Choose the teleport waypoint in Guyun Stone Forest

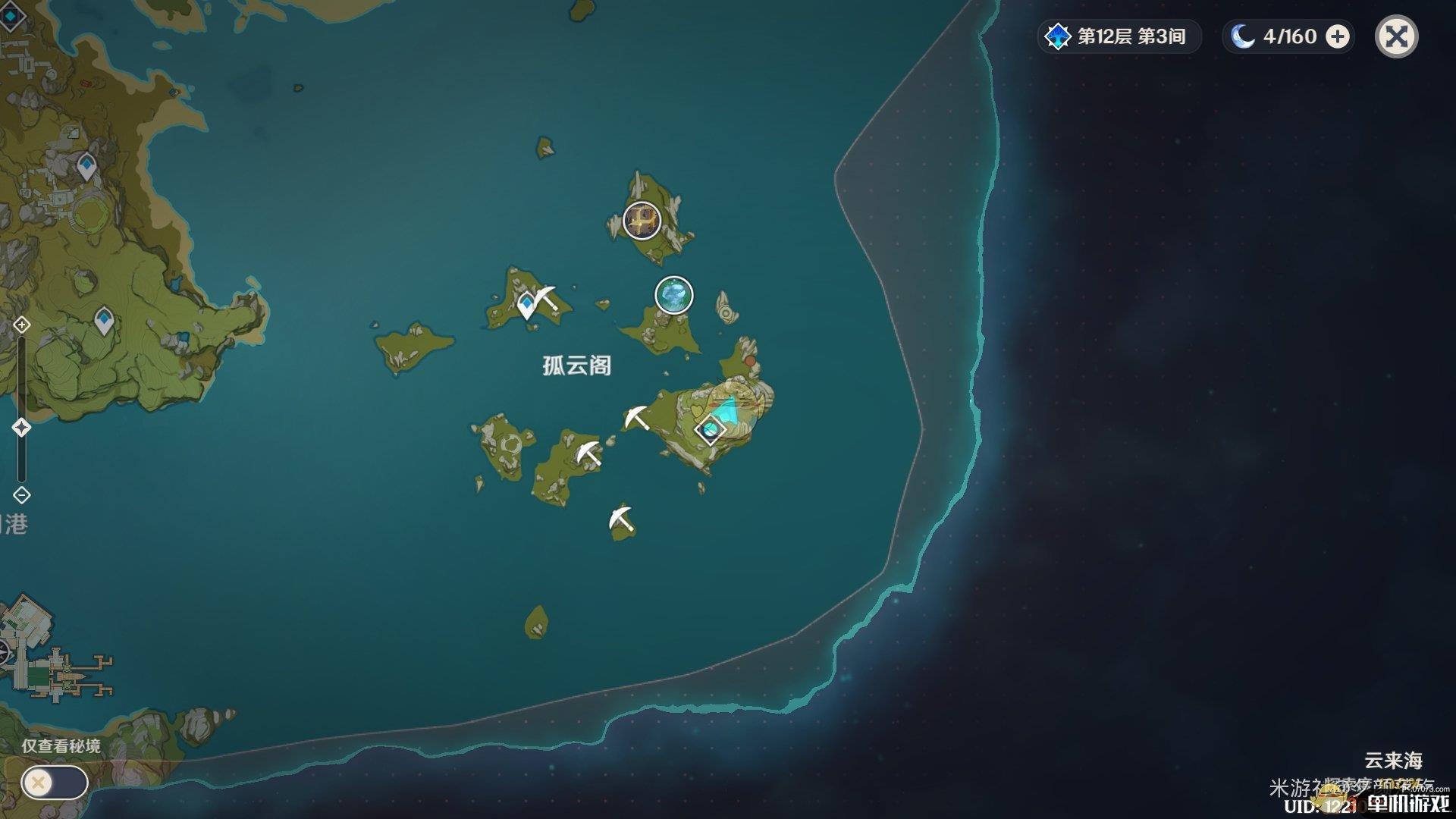[526, 305]
